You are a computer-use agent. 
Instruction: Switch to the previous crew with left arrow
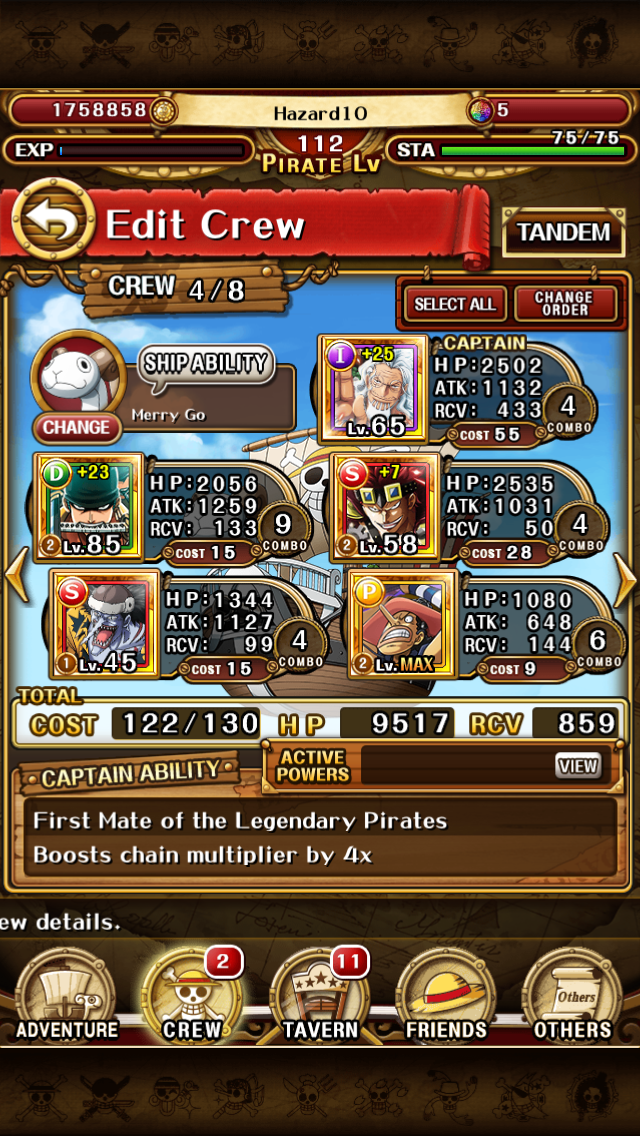click(16, 582)
